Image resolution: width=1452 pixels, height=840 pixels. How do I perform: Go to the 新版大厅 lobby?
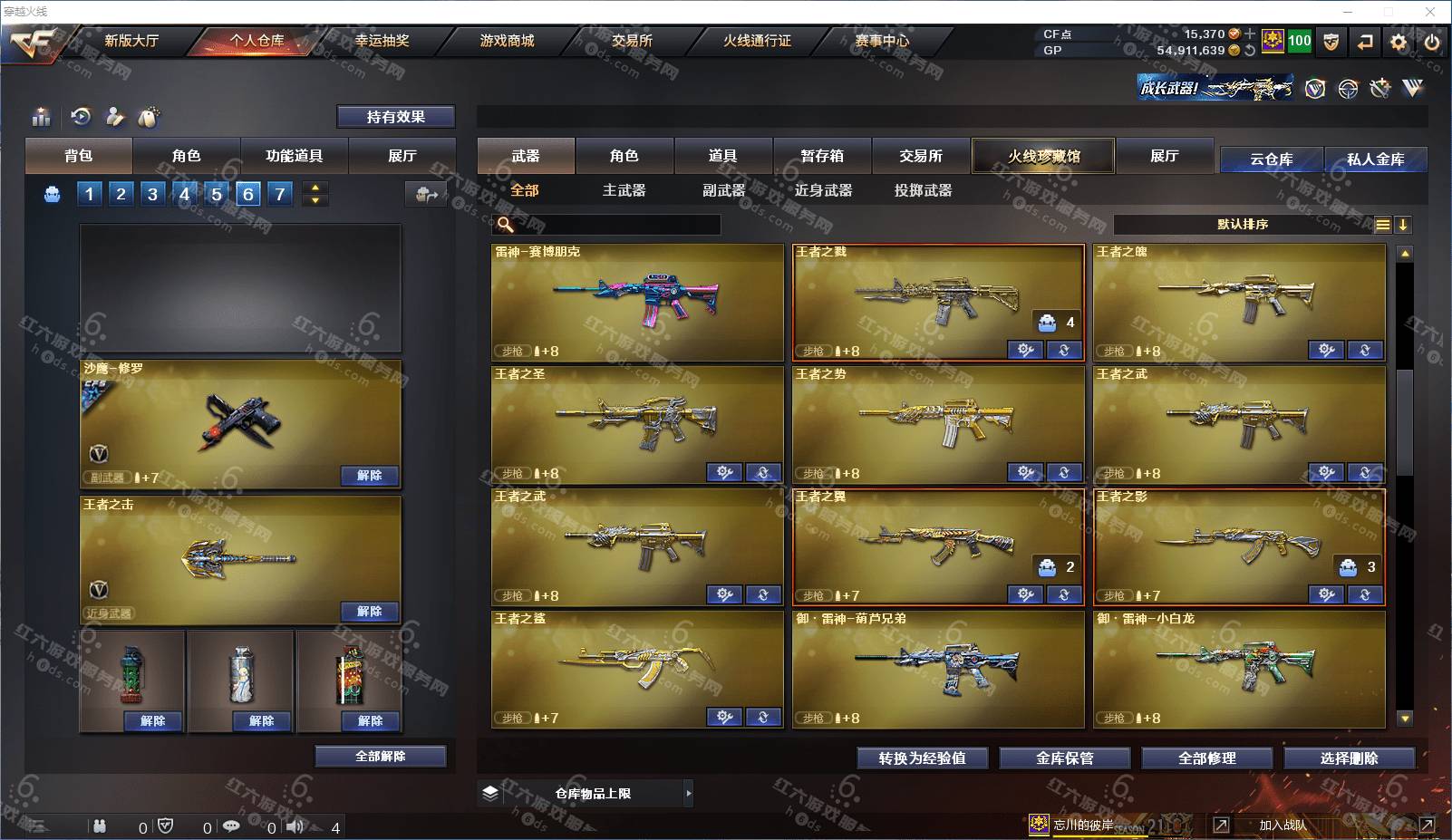pos(131,41)
